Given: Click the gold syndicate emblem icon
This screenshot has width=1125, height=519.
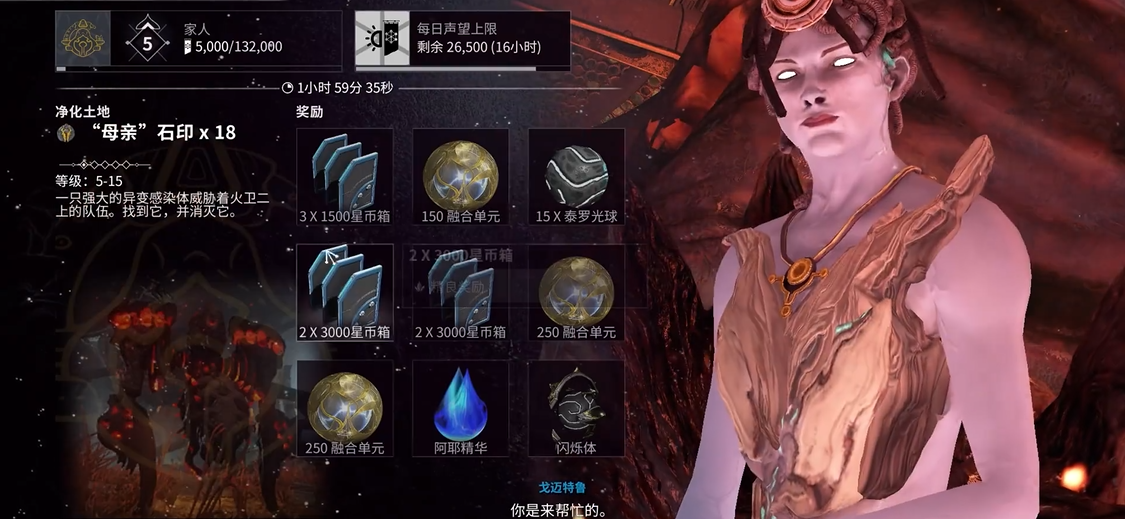Looking at the screenshot, I should point(80,38).
